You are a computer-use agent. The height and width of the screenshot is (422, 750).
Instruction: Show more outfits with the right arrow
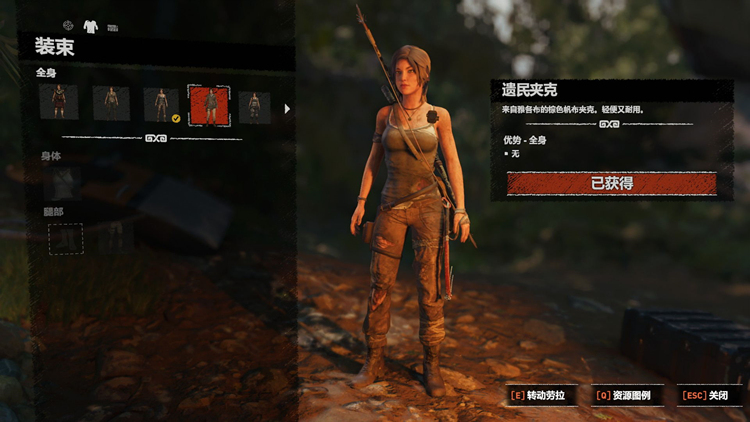click(x=288, y=108)
